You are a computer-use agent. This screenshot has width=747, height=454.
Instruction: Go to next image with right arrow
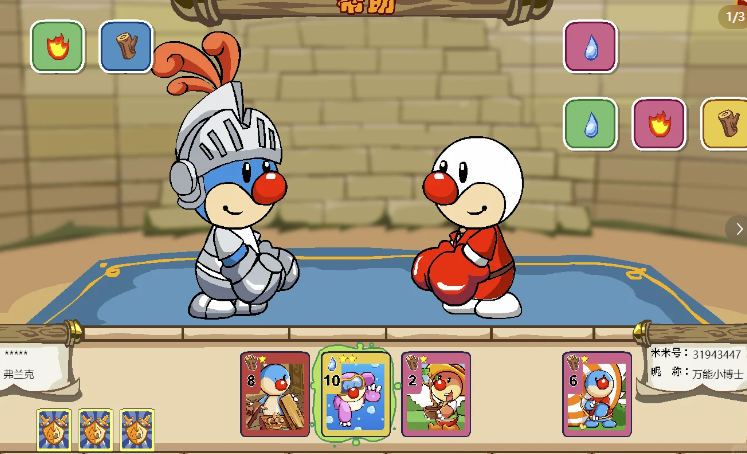pos(737,228)
